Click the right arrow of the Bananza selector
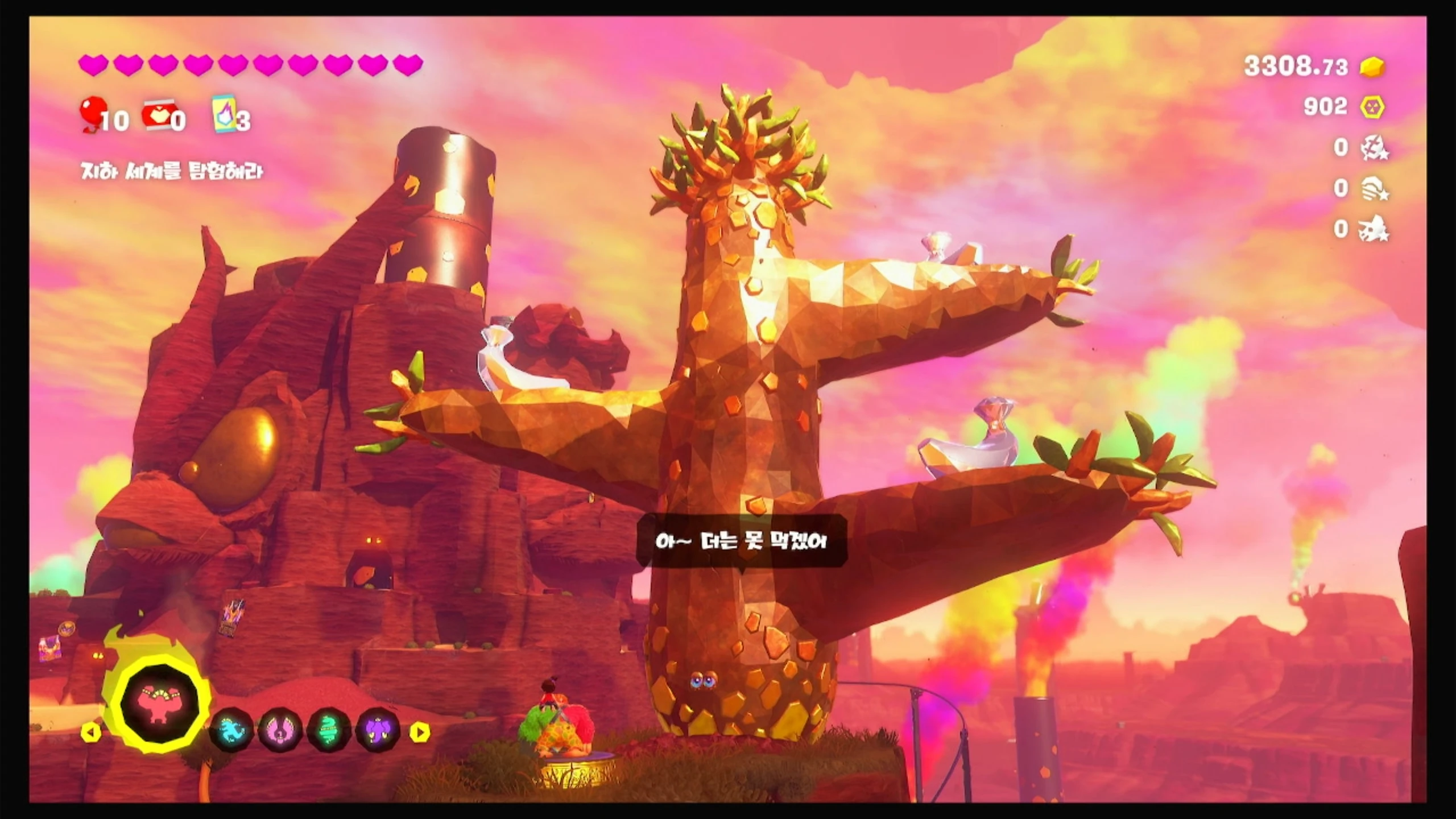 (420, 732)
